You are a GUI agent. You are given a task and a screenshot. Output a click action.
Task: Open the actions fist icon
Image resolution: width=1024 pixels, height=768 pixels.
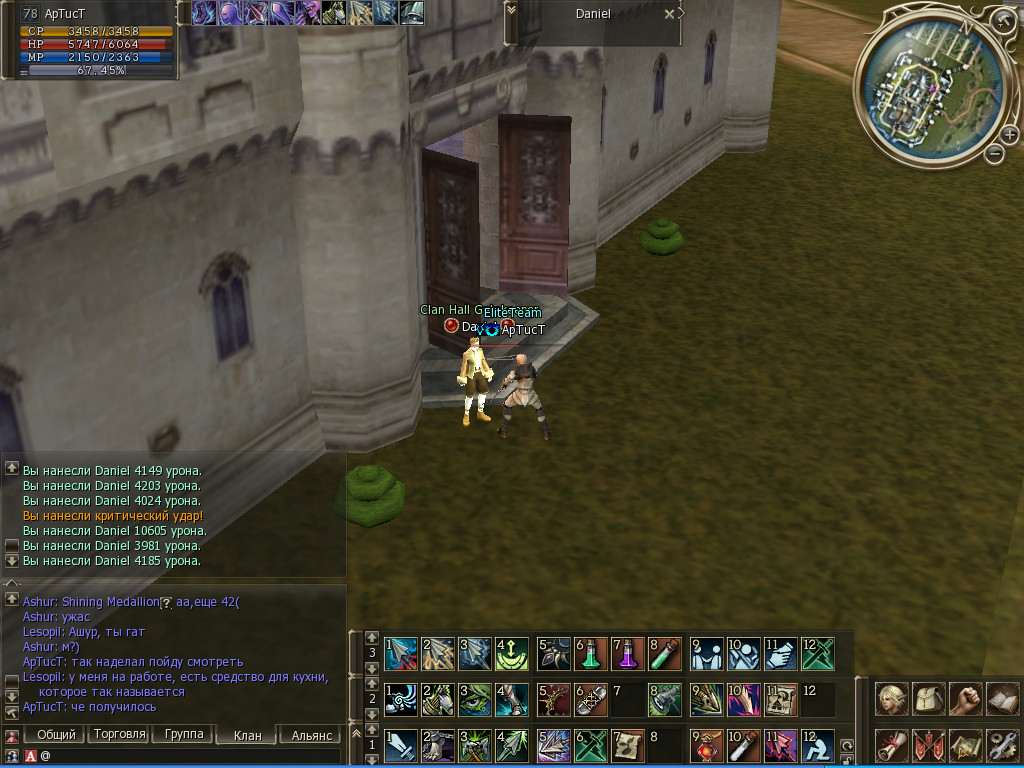965,697
